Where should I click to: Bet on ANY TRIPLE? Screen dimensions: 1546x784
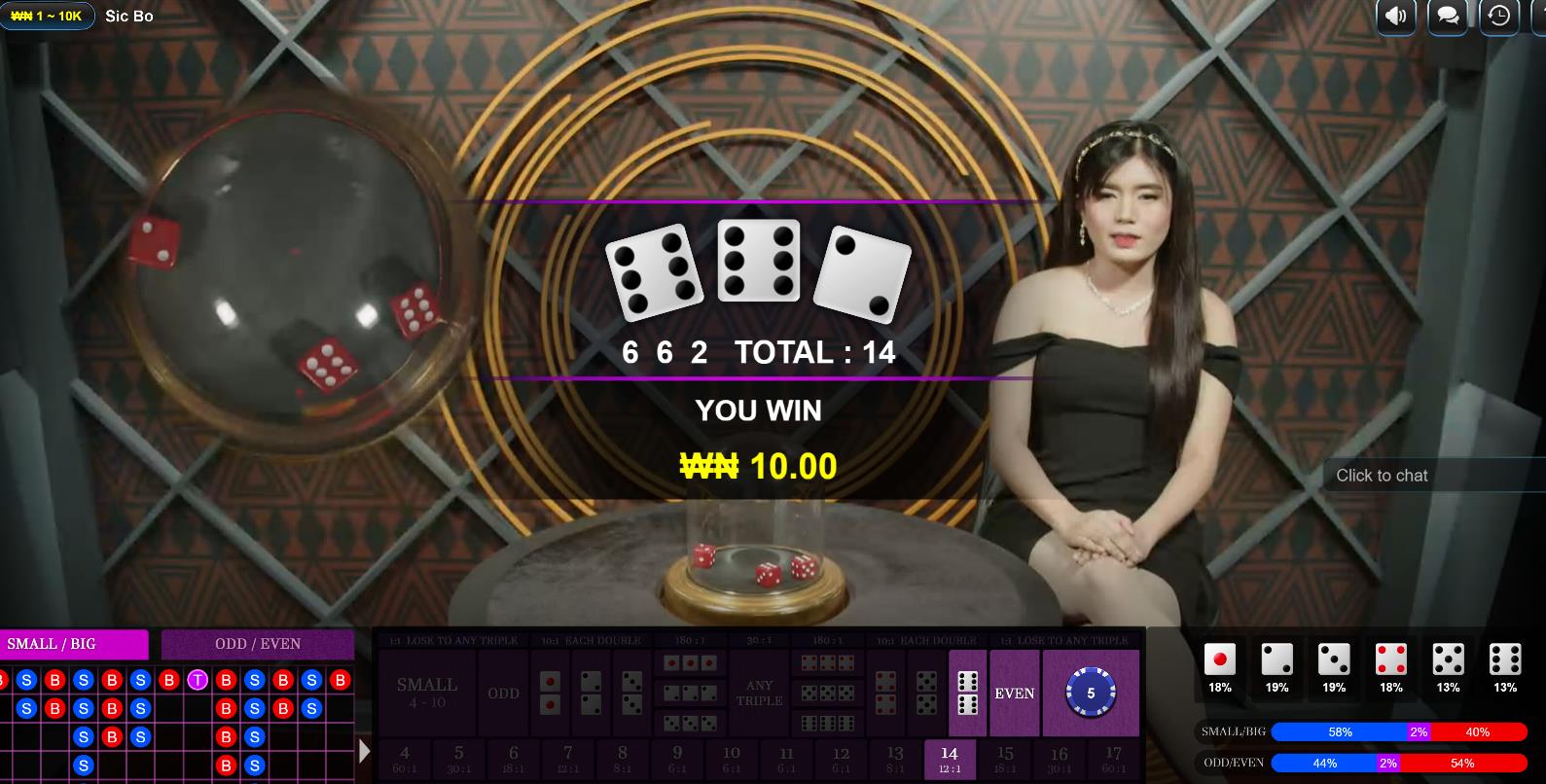point(759,693)
